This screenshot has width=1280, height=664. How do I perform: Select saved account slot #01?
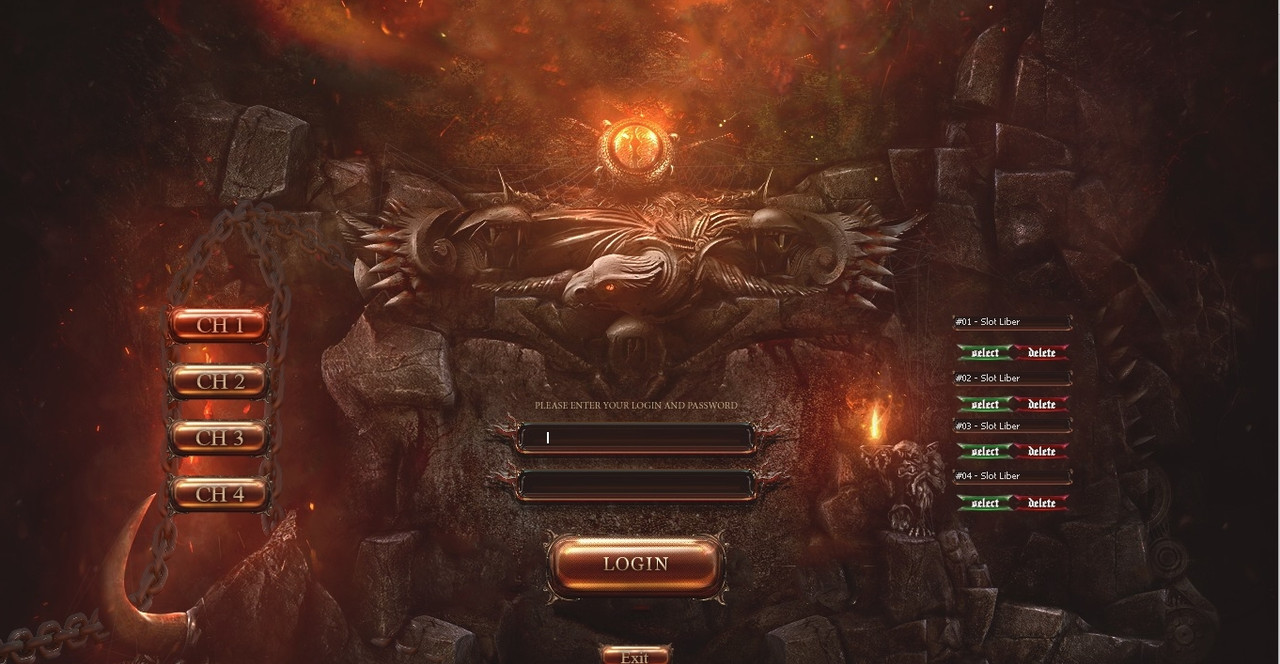985,353
